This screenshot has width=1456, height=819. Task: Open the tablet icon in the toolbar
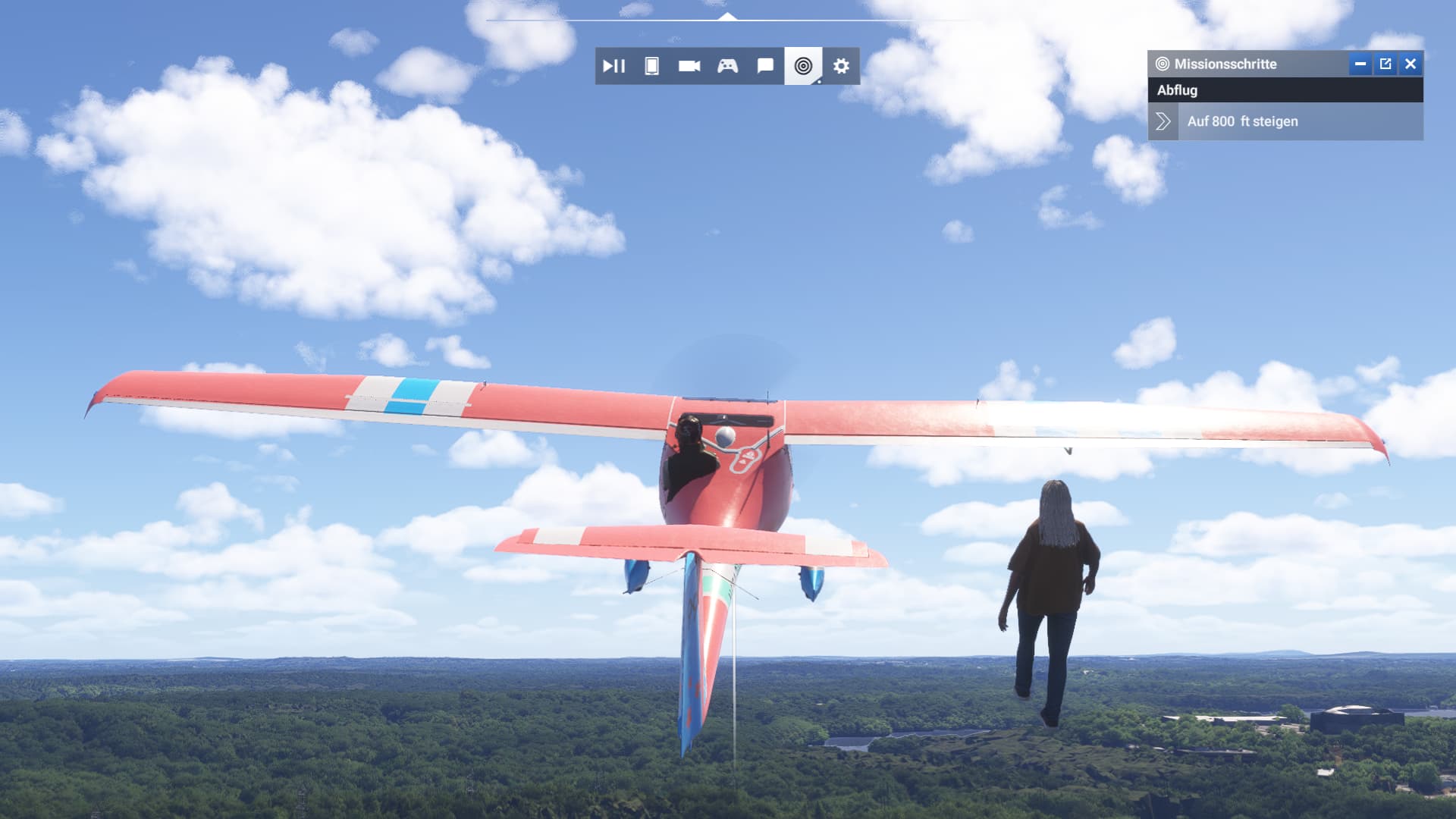coord(651,66)
